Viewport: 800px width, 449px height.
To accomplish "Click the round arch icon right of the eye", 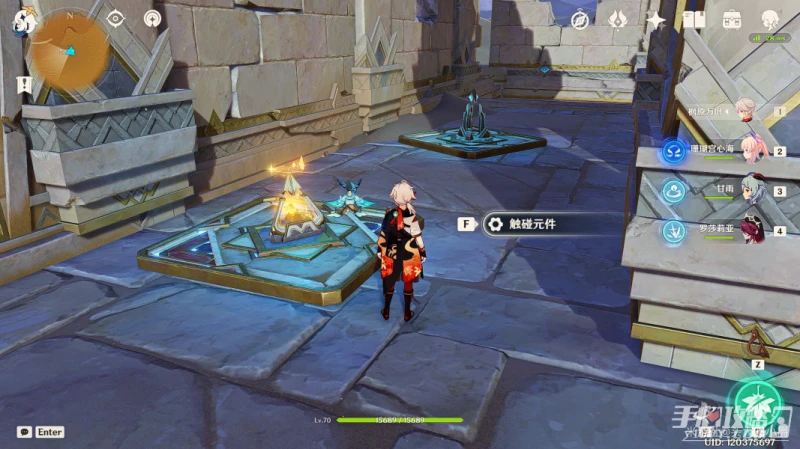I will 152,18.
